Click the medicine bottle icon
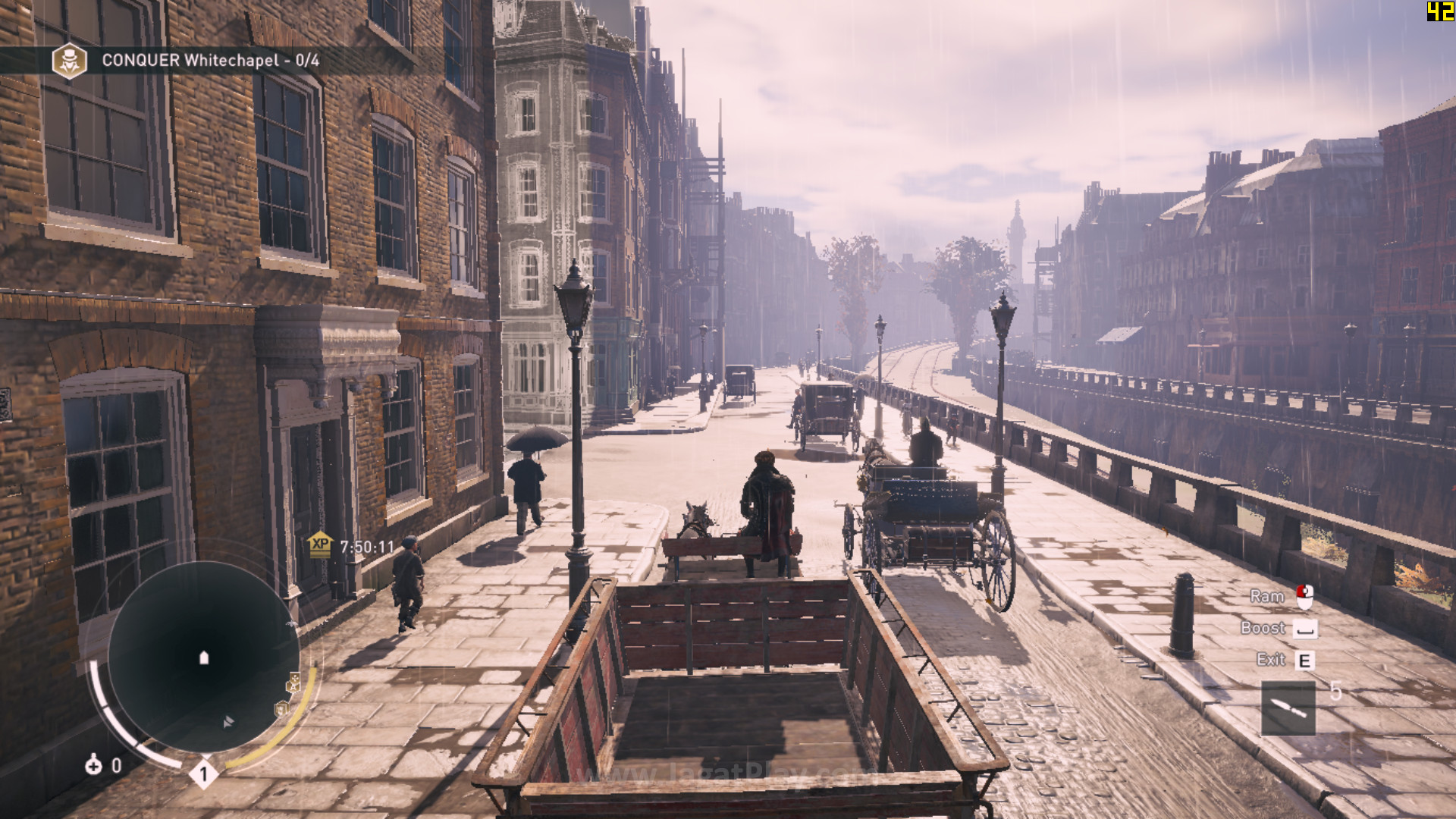The width and height of the screenshot is (1456, 819). coord(93,764)
